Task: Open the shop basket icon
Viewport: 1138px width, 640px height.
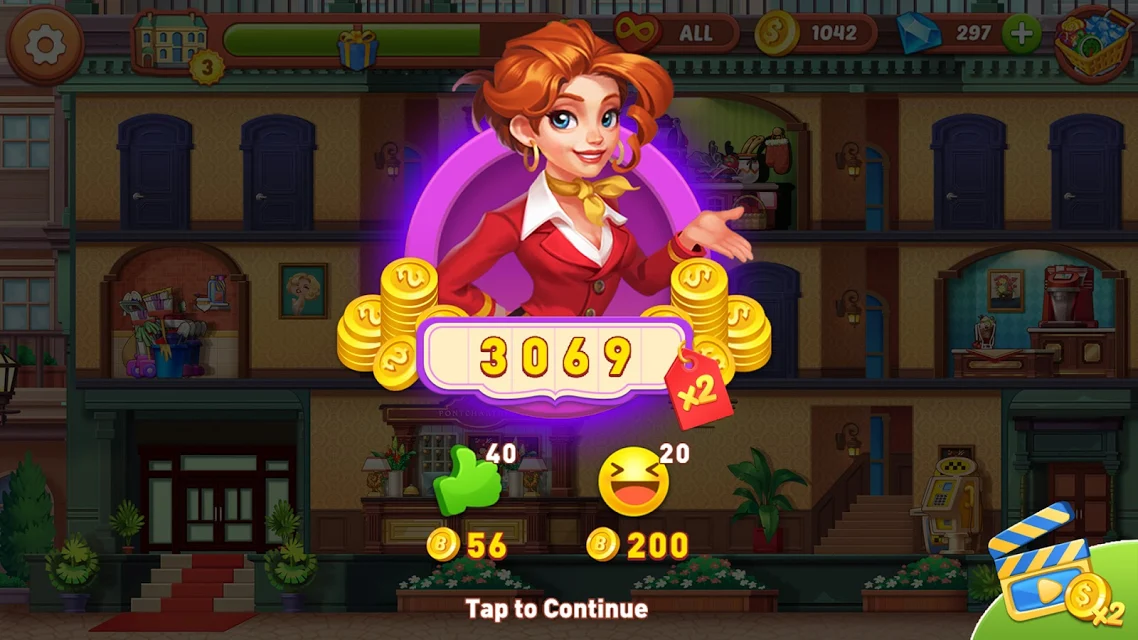Action: [x=1096, y=42]
